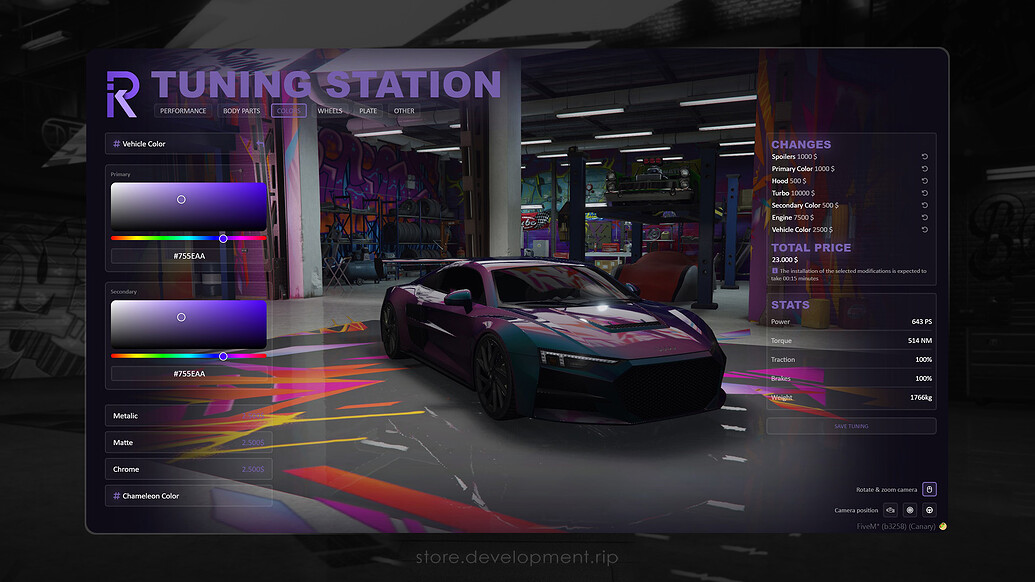Select the Chrome paint finish
Viewport: 1035px width, 582px height.
[189, 469]
